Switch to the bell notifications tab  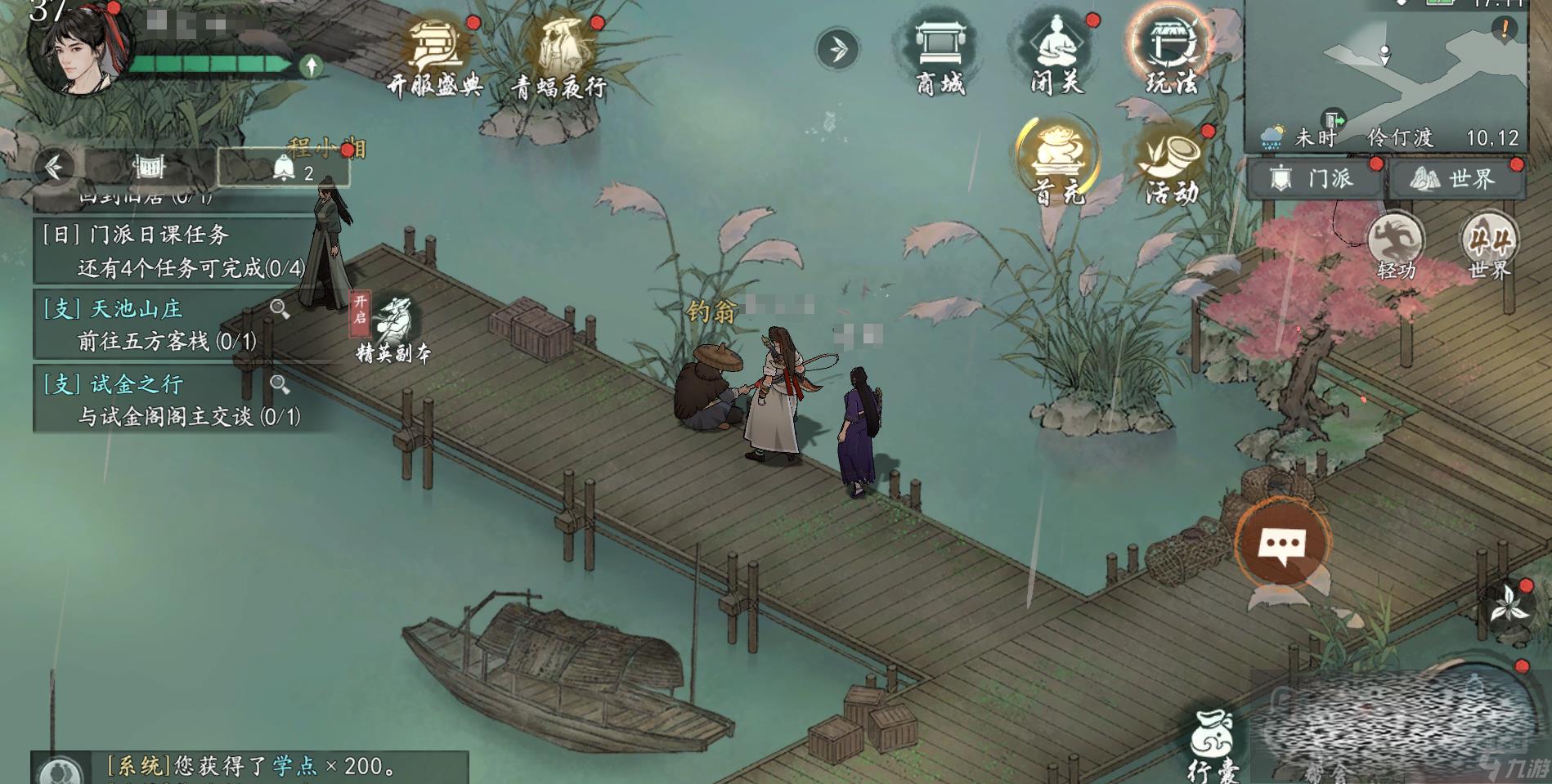284,168
